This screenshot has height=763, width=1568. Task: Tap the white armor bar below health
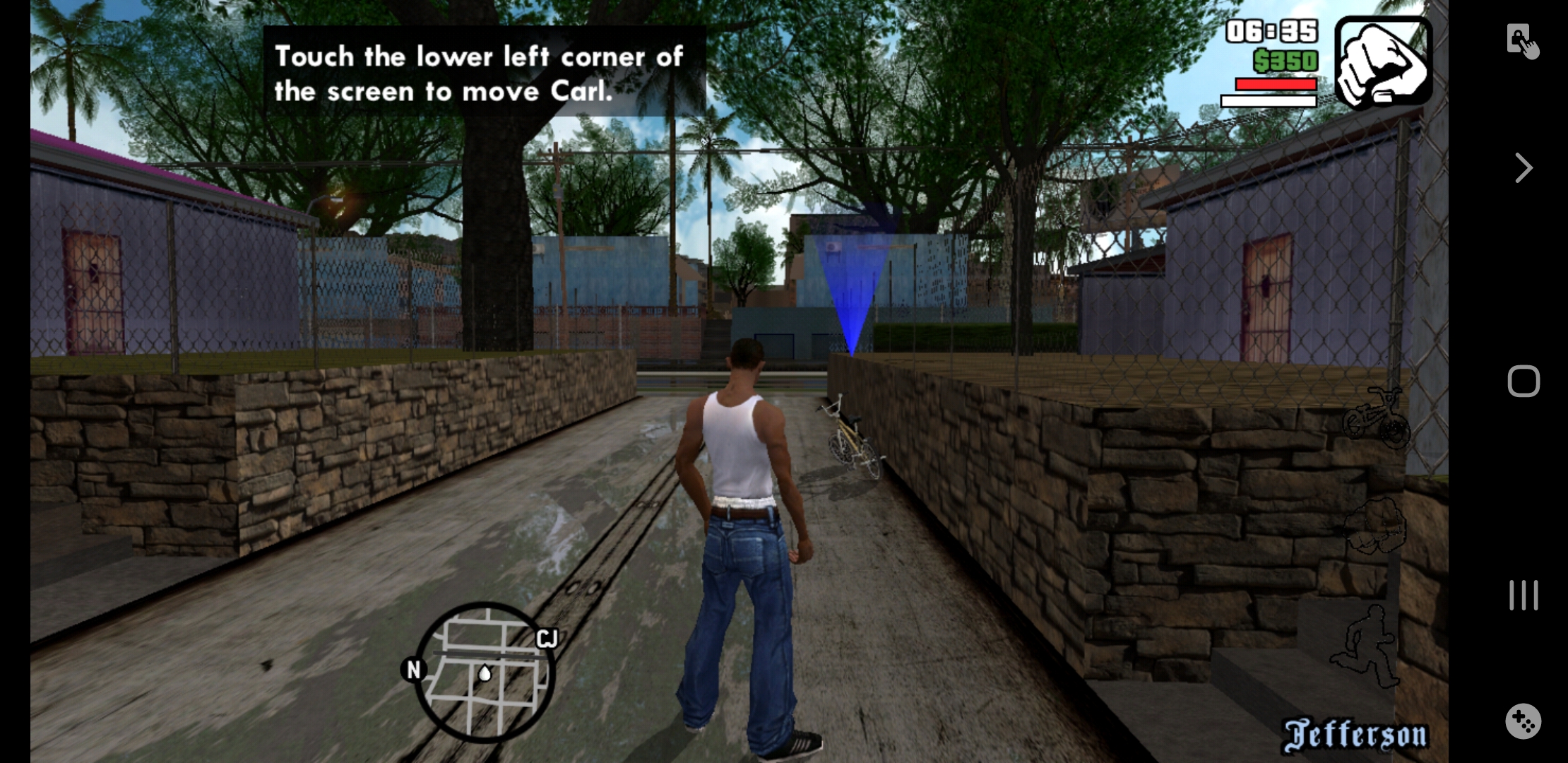click(x=1269, y=101)
